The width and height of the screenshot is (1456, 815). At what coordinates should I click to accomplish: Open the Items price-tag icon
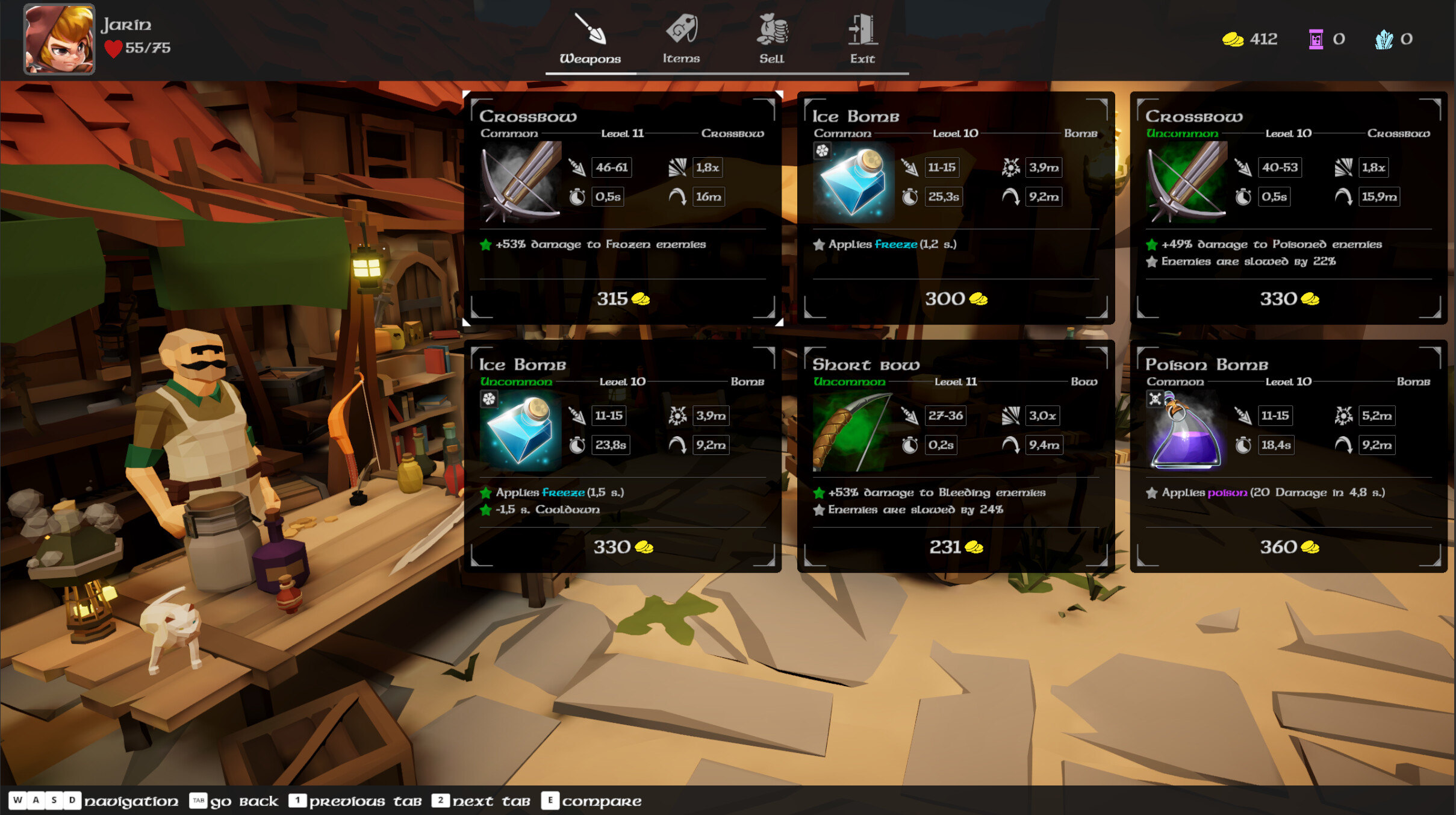(681, 29)
